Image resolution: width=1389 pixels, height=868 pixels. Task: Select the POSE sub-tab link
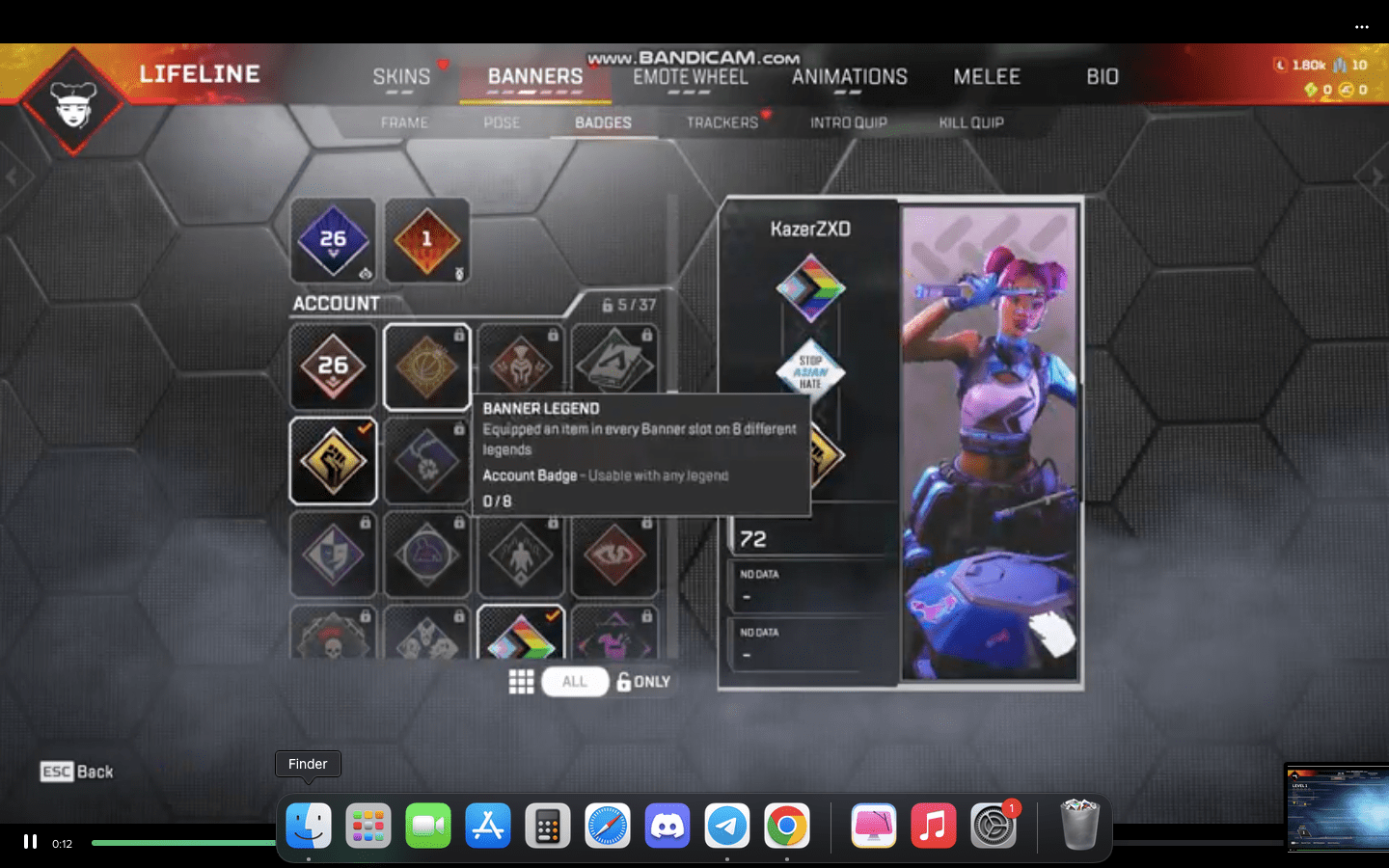pyautogui.click(x=501, y=122)
